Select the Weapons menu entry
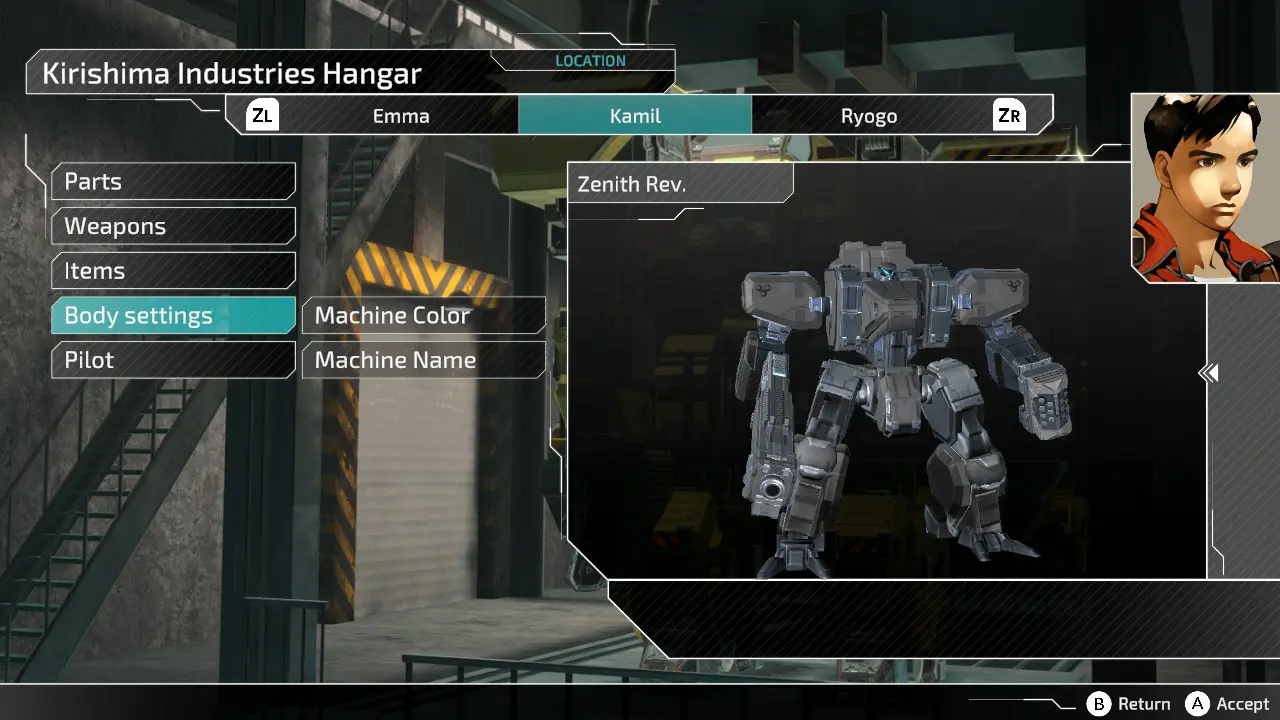This screenshot has width=1280, height=720. (173, 227)
